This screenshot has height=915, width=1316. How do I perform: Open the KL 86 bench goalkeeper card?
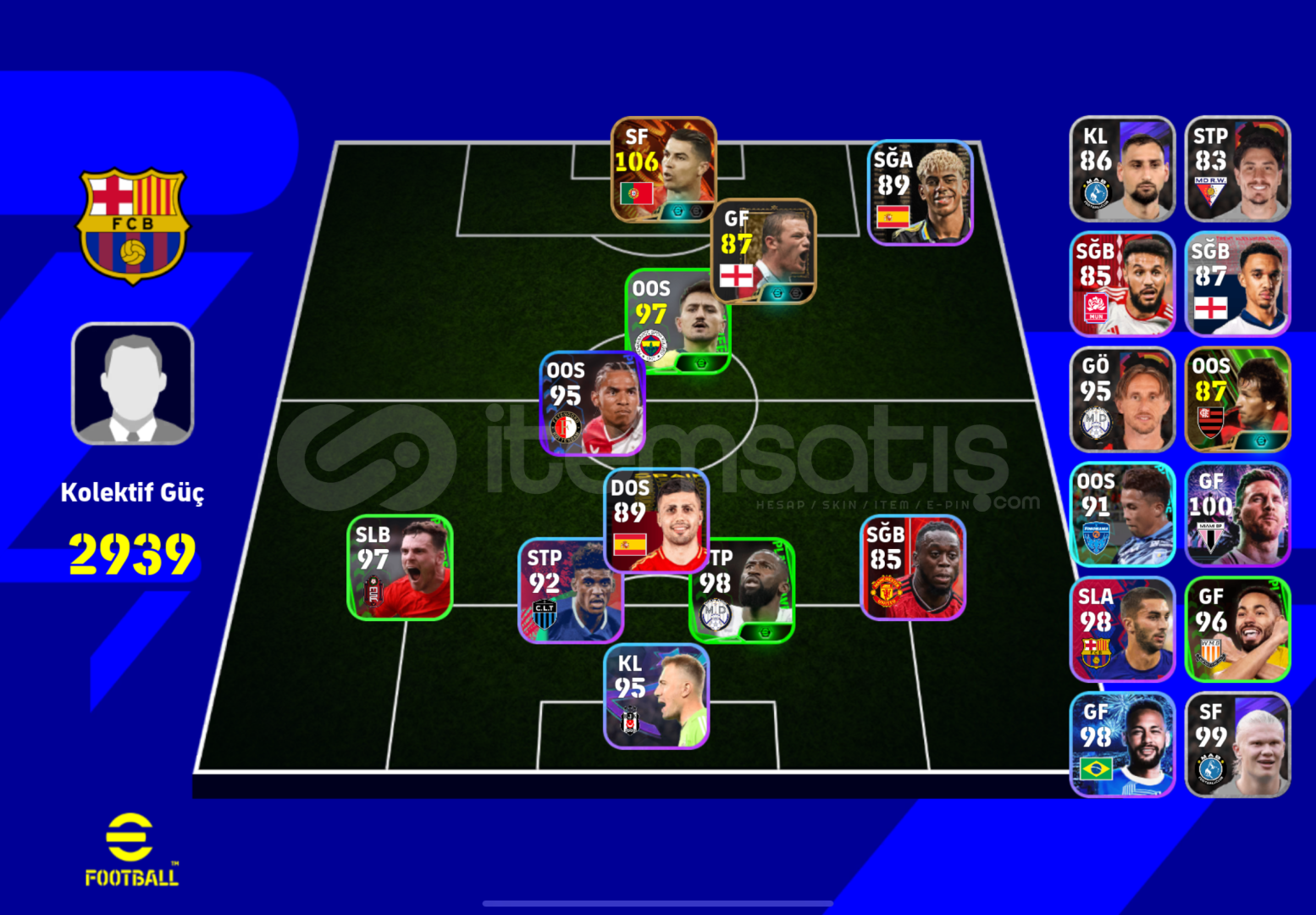(x=1122, y=169)
